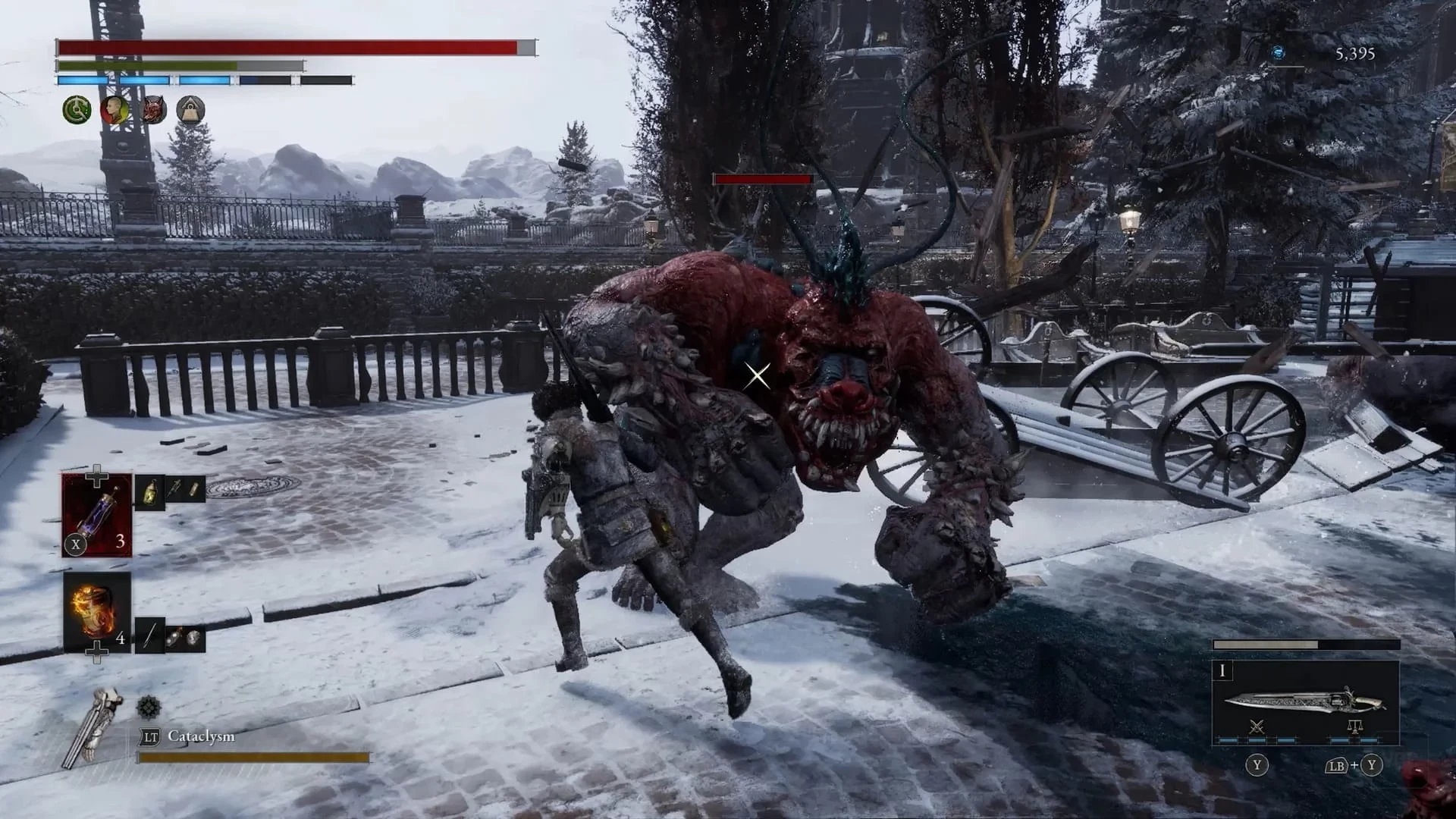1456x819 pixels.
Task: Inspect the weight burden status icon
Action: click(x=190, y=111)
